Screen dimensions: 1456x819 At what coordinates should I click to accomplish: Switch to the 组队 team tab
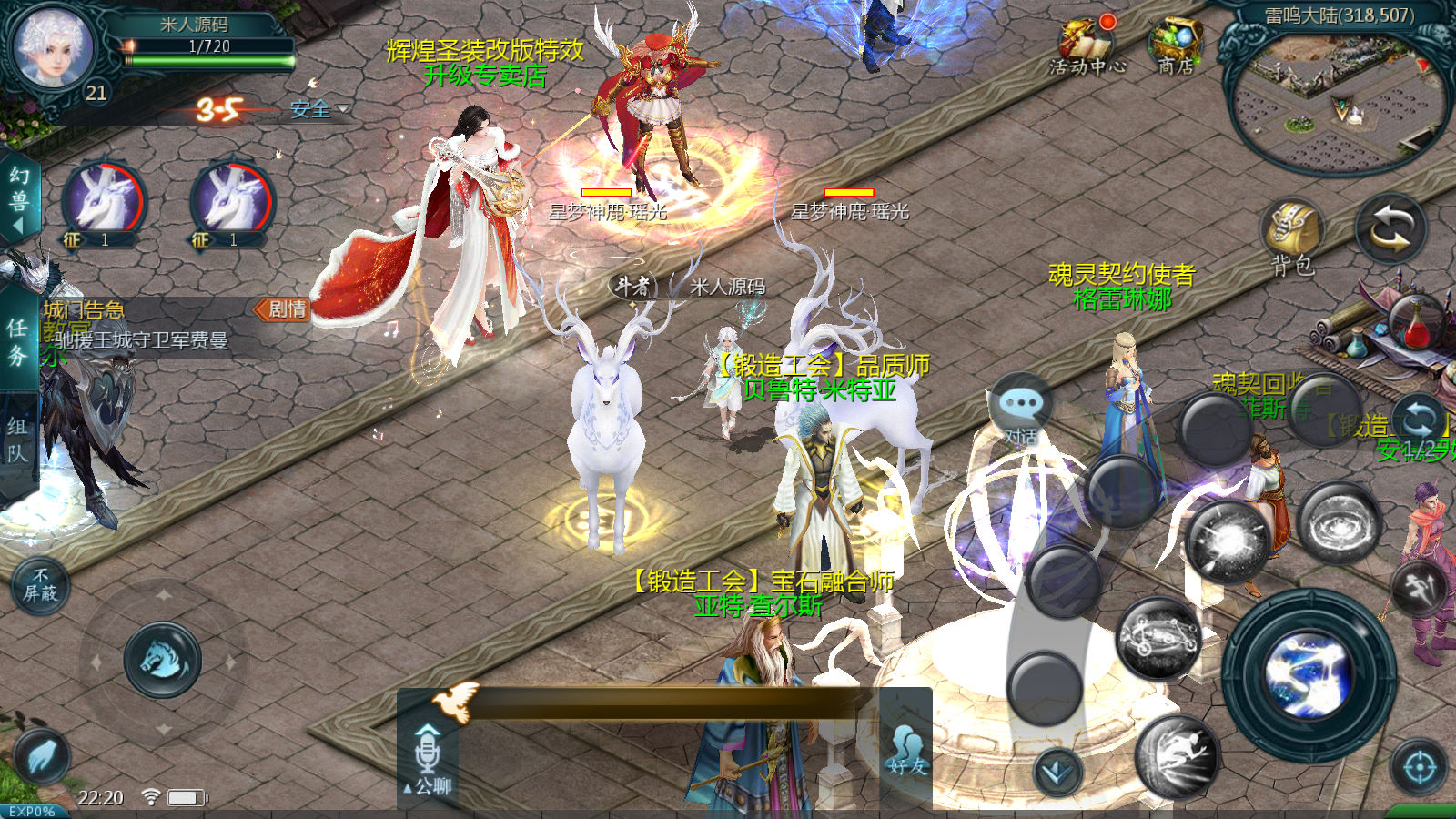(x=17, y=440)
